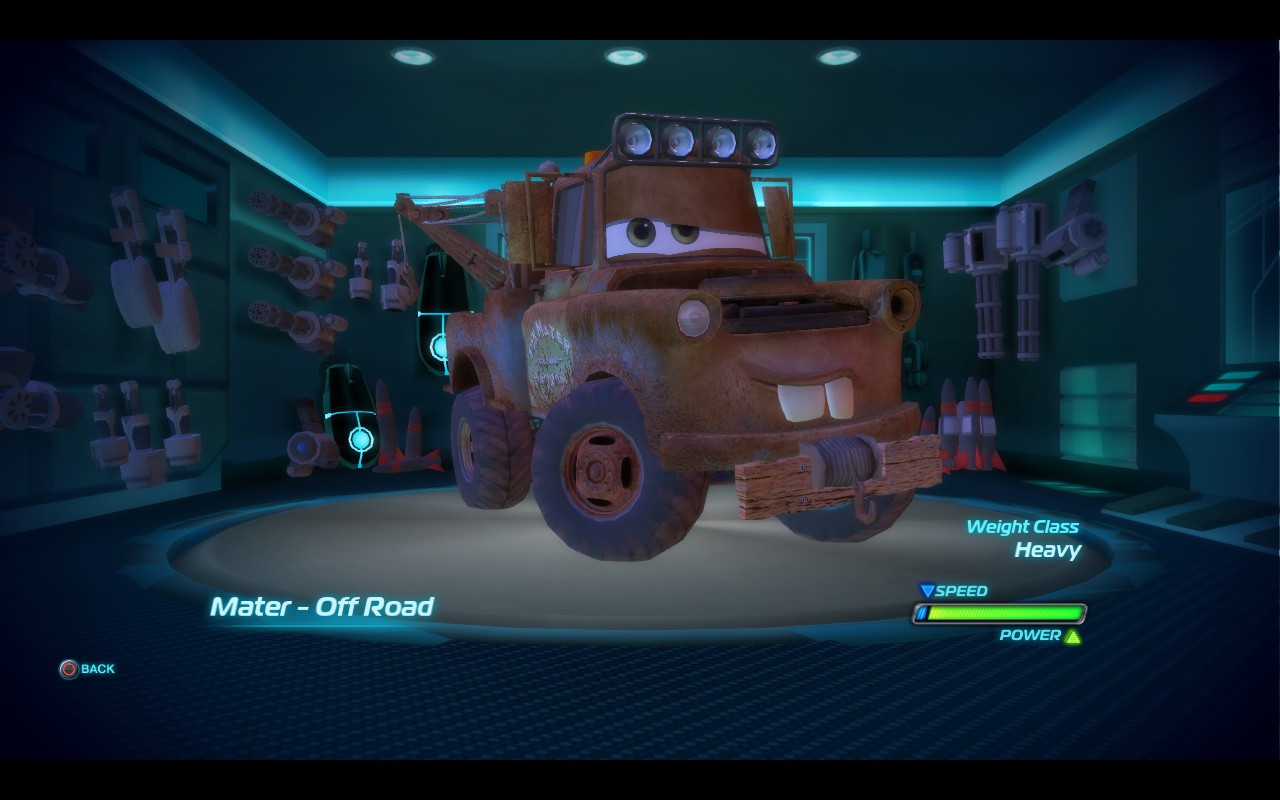
Task: Click the circular red Back button icon
Action: (67, 669)
